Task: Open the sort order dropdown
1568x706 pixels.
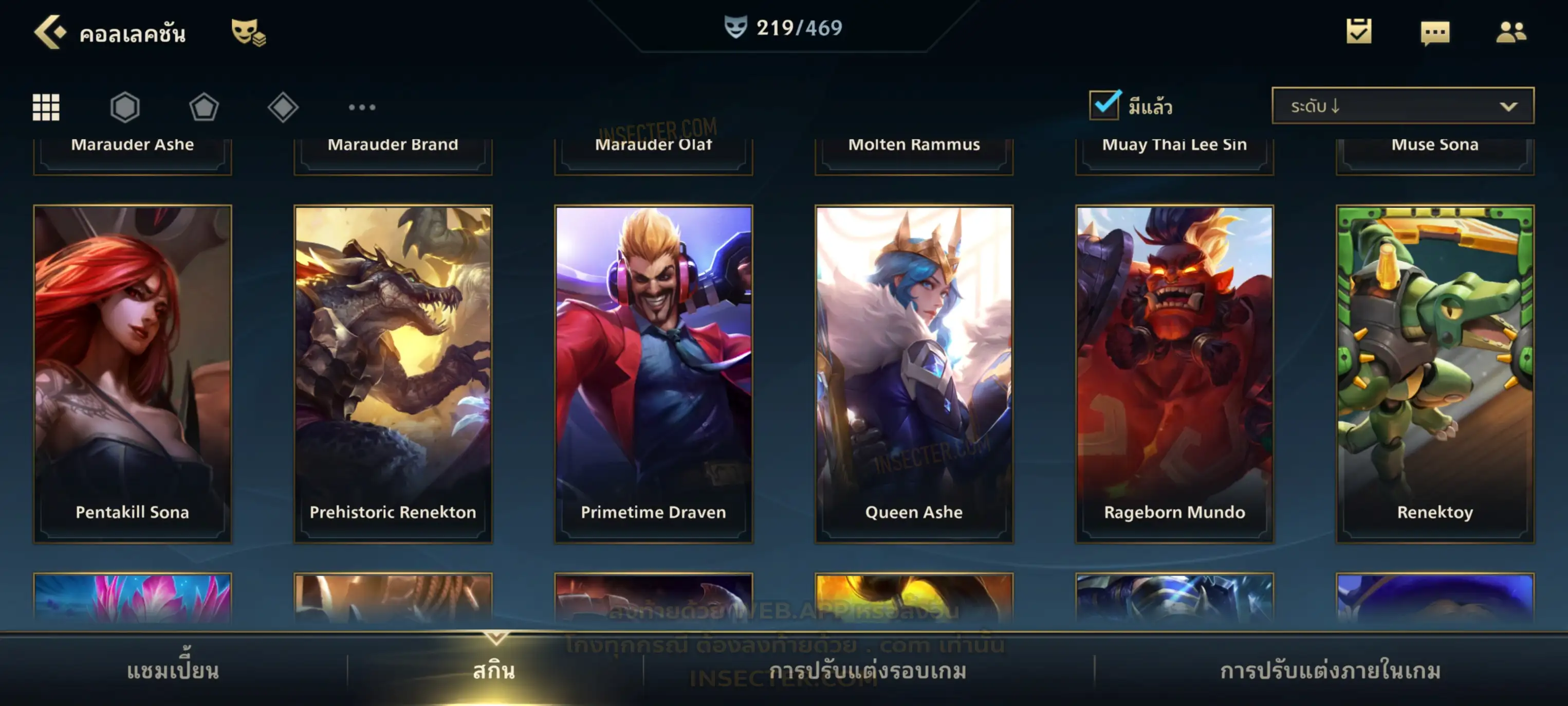Action: pyautogui.click(x=1403, y=106)
